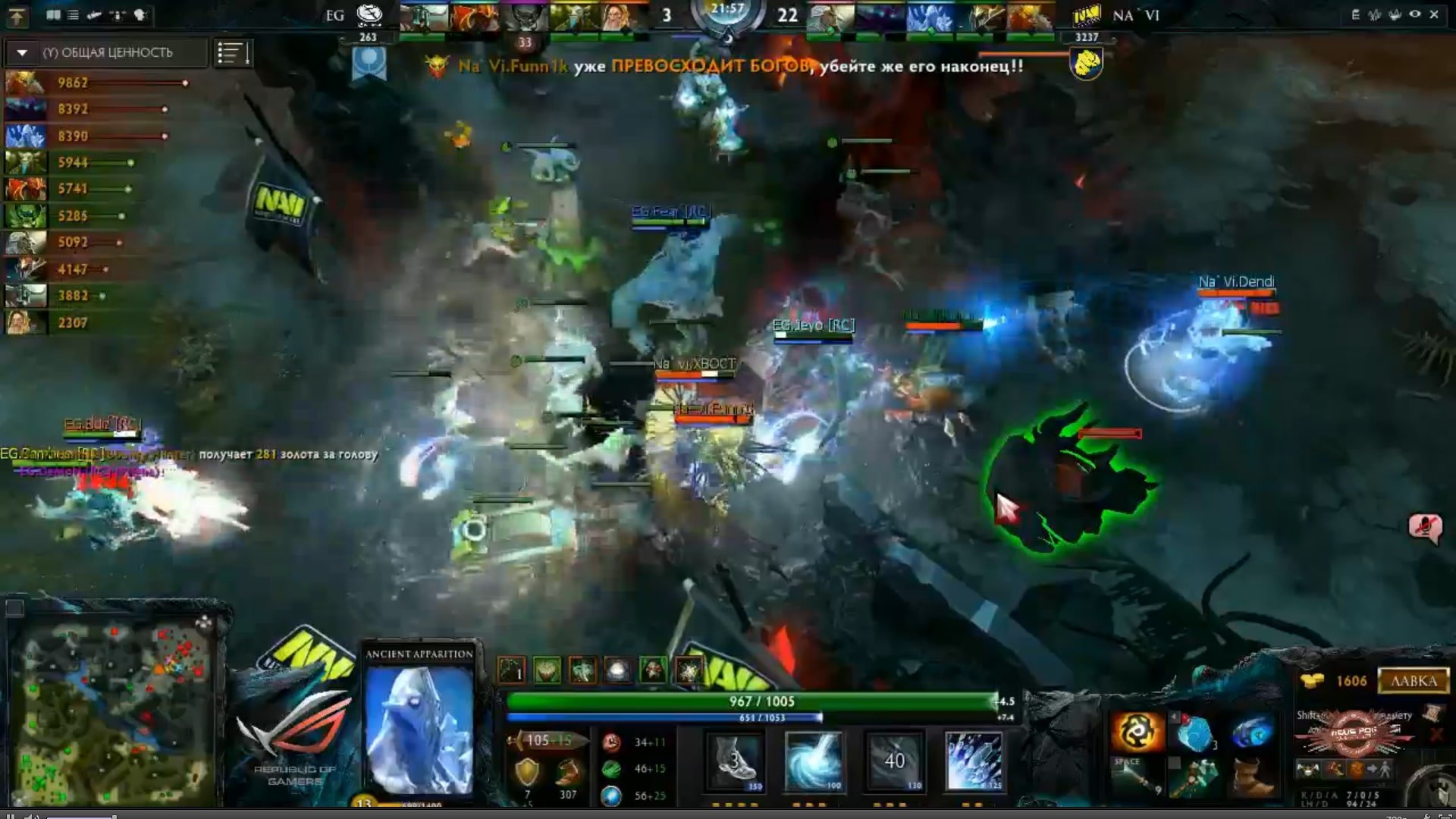The image size is (1456, 819).
Task: Select the Ancient Apparition portrait in the top bar
Action: [x=930, y=17]
